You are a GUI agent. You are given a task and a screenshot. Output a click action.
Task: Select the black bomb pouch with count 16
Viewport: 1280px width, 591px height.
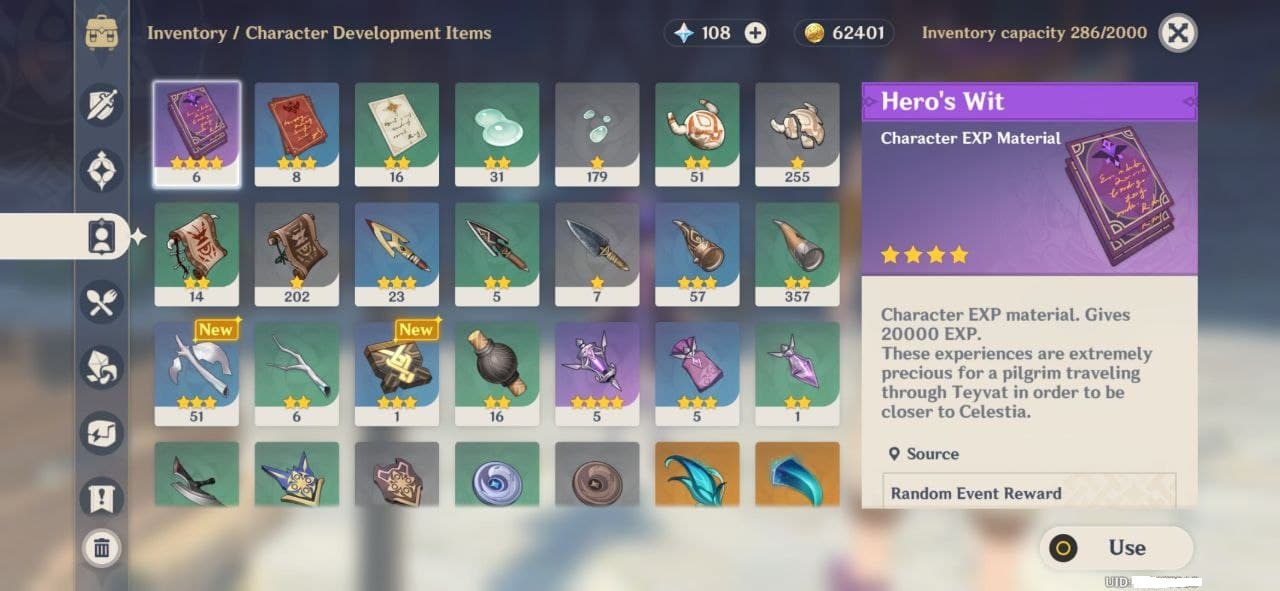point(497,374)
